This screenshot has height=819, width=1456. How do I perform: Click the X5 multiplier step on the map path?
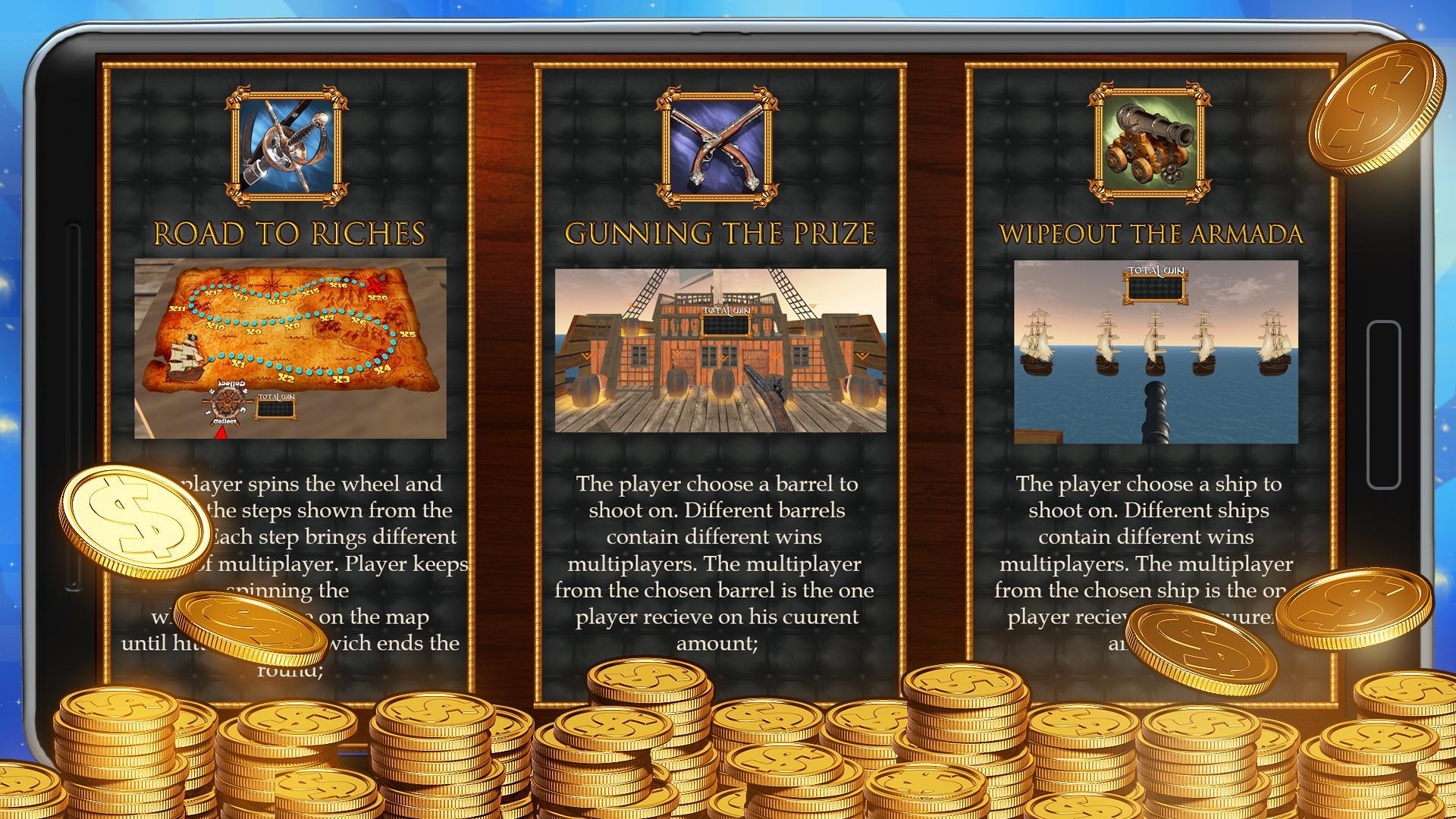pos(407,334)
